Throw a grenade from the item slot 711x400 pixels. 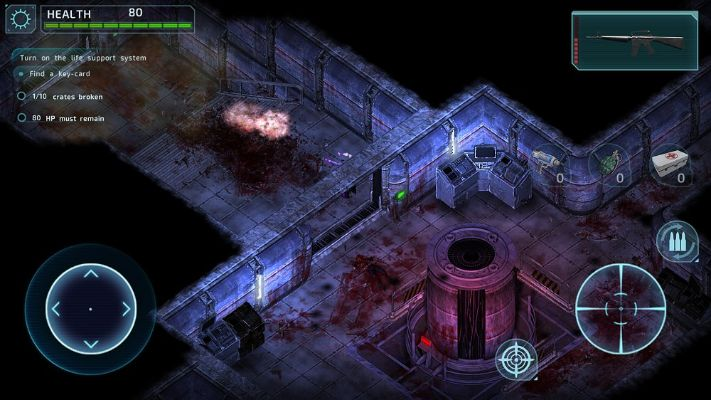609,163
